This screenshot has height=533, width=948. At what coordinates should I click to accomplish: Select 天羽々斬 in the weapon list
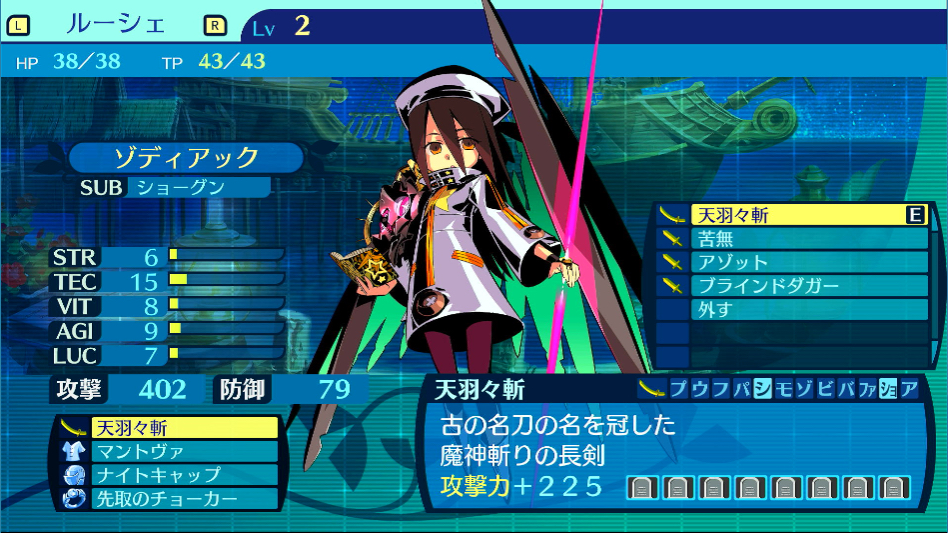point(790,215)
